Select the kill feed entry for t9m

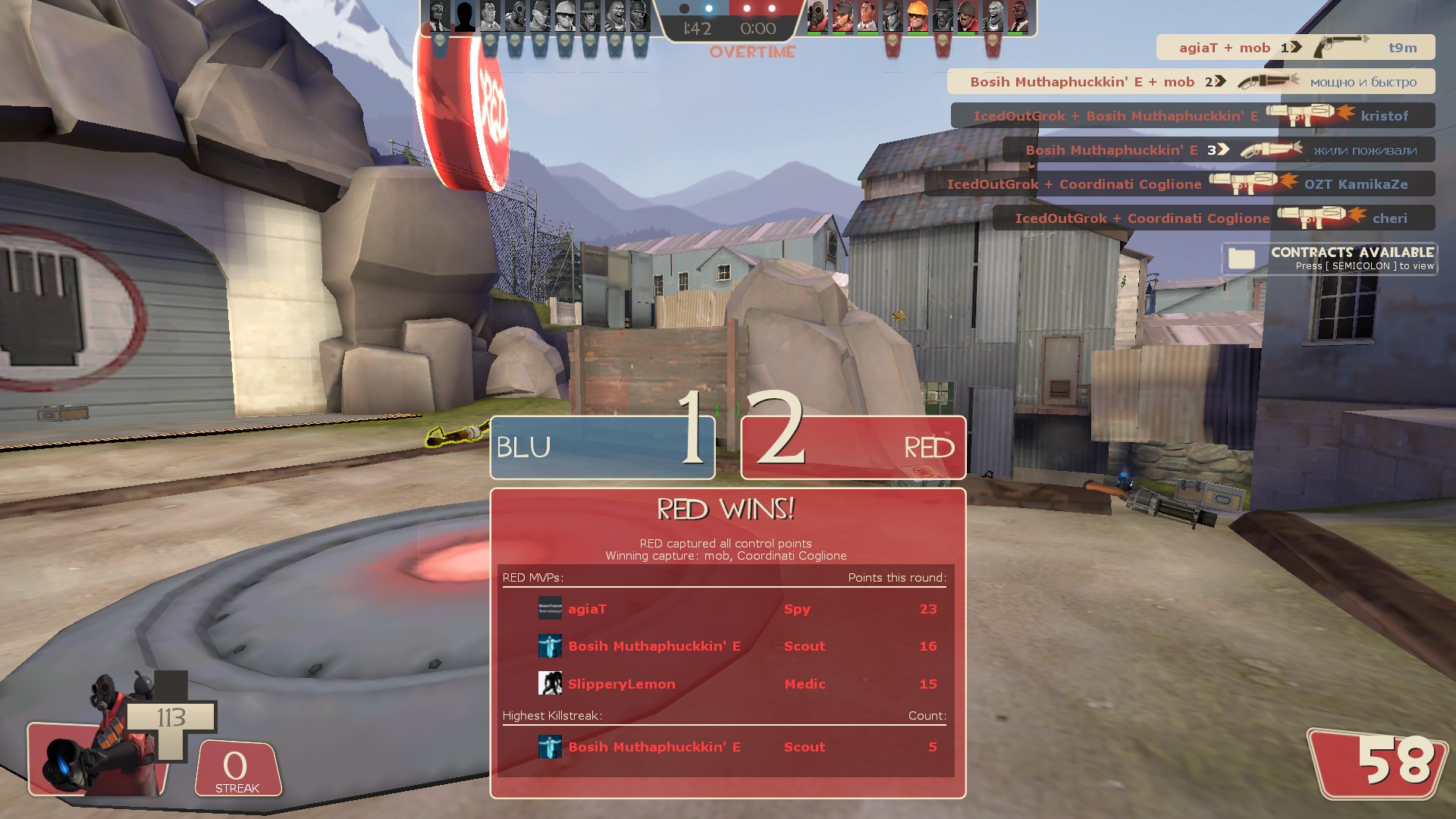coord(1295,47)
